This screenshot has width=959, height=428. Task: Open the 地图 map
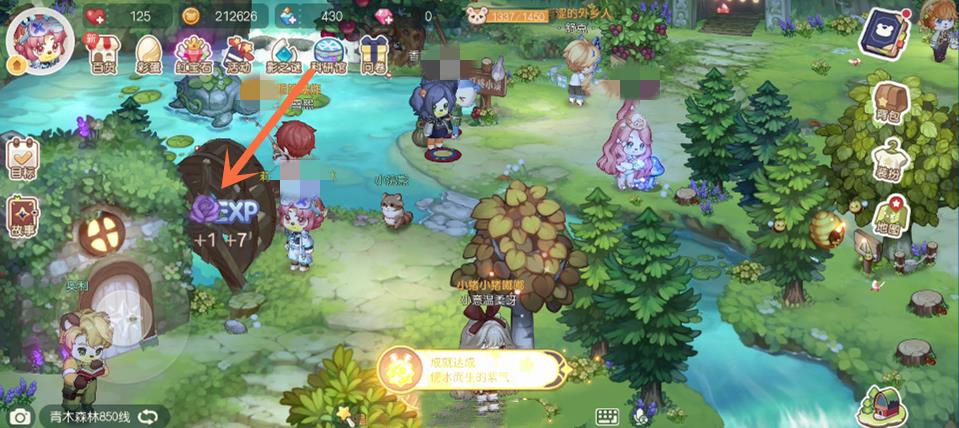[x=890, y=220]
